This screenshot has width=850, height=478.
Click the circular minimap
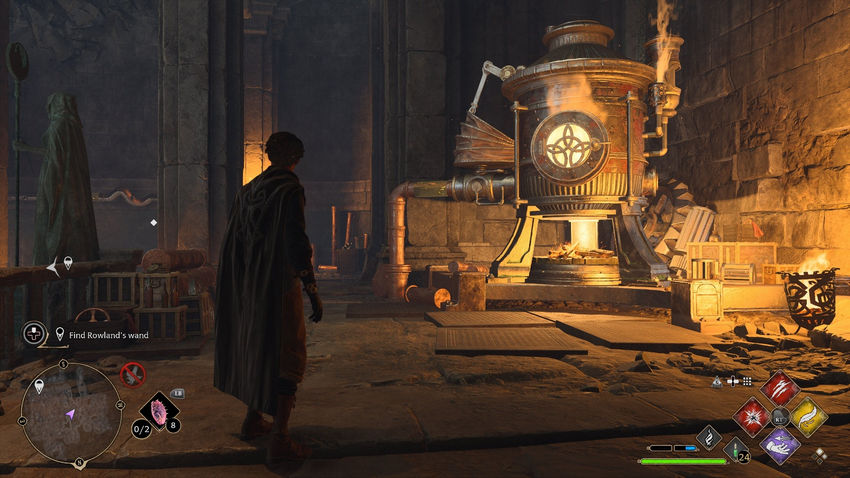[x=71, y=412]
